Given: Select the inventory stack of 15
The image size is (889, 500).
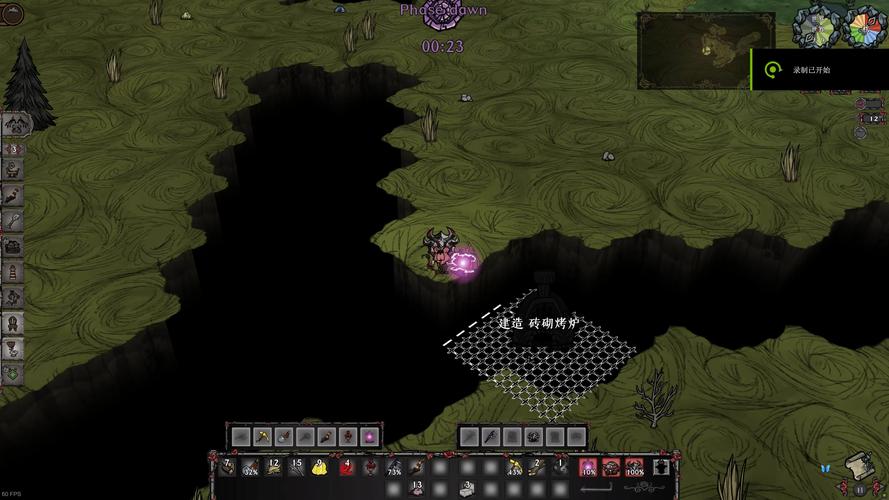Looking at the screenshot, I should click(296, 467).
